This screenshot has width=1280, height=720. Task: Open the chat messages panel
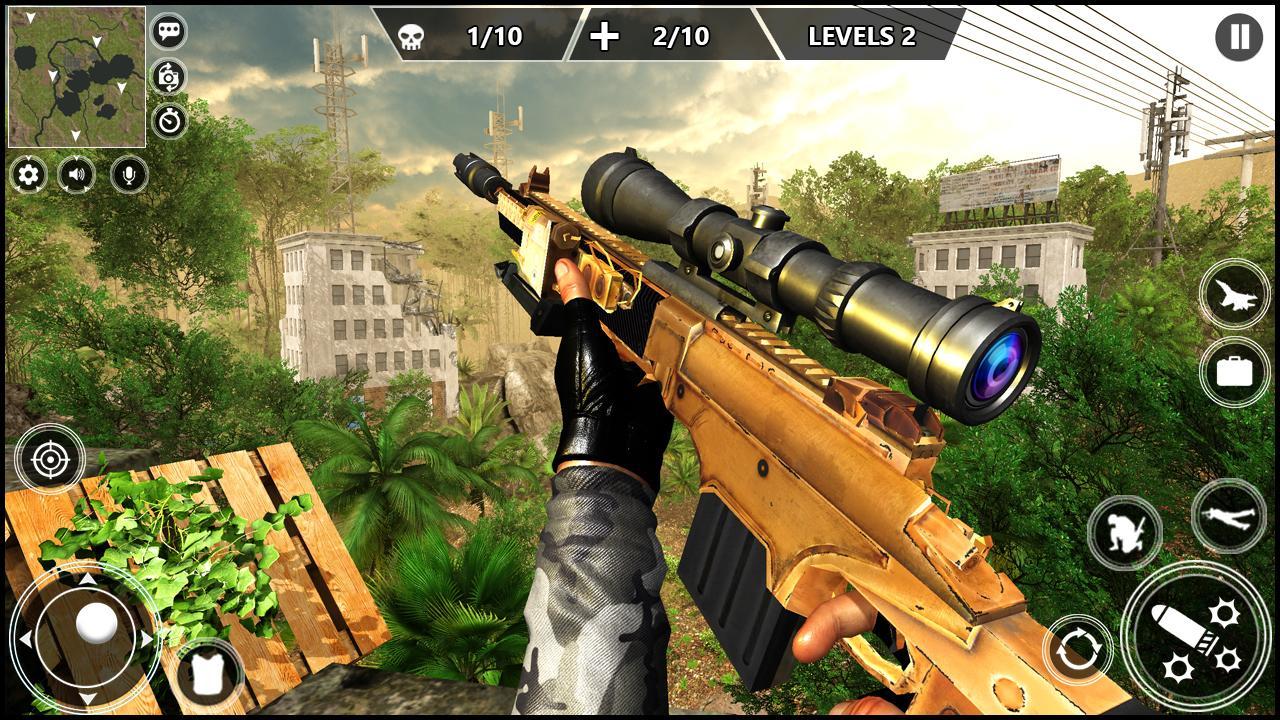coord(167,31)
